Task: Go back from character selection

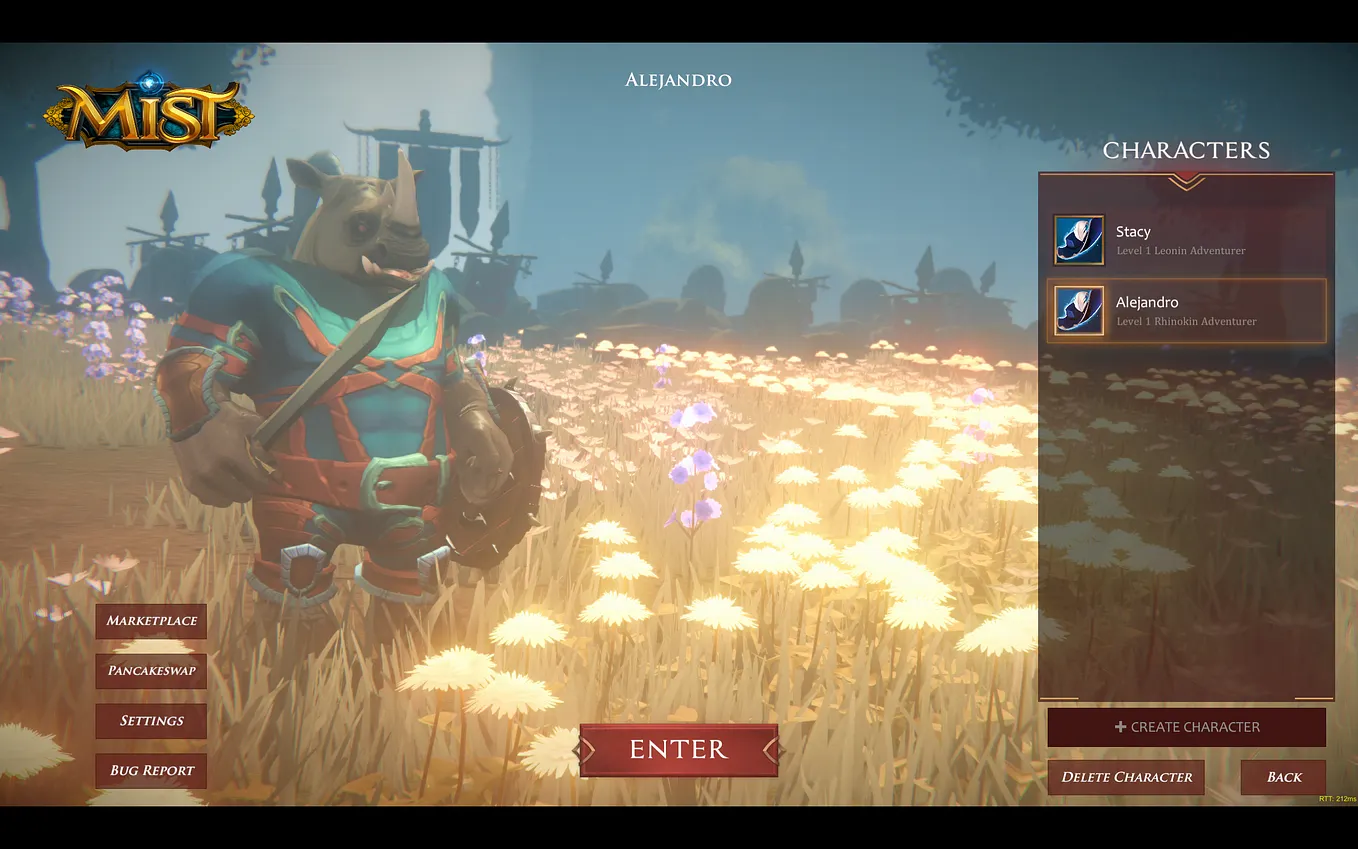Action: (x=1283, y=777)
